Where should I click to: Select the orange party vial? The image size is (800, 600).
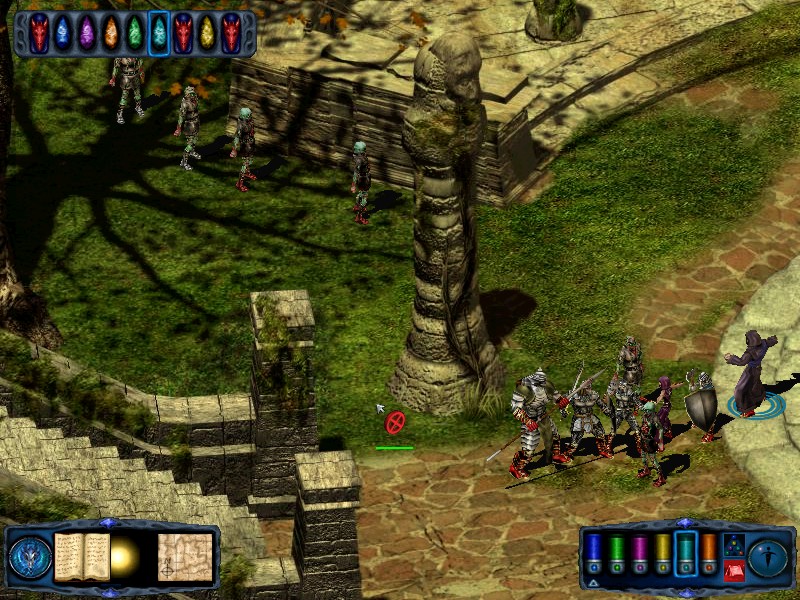click(708, 552)
